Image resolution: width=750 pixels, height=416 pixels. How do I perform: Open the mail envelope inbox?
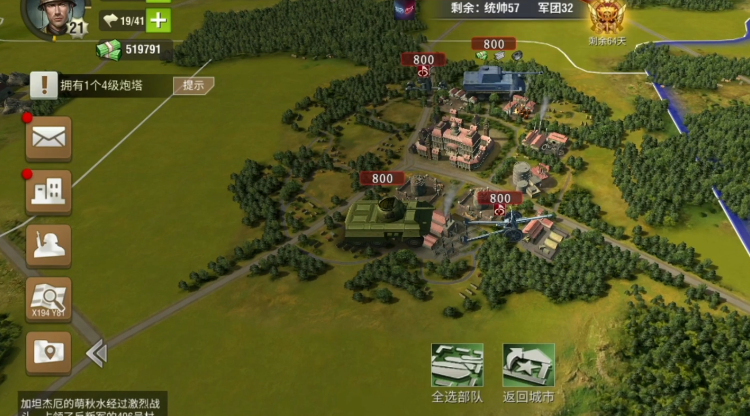pos(48,138)
